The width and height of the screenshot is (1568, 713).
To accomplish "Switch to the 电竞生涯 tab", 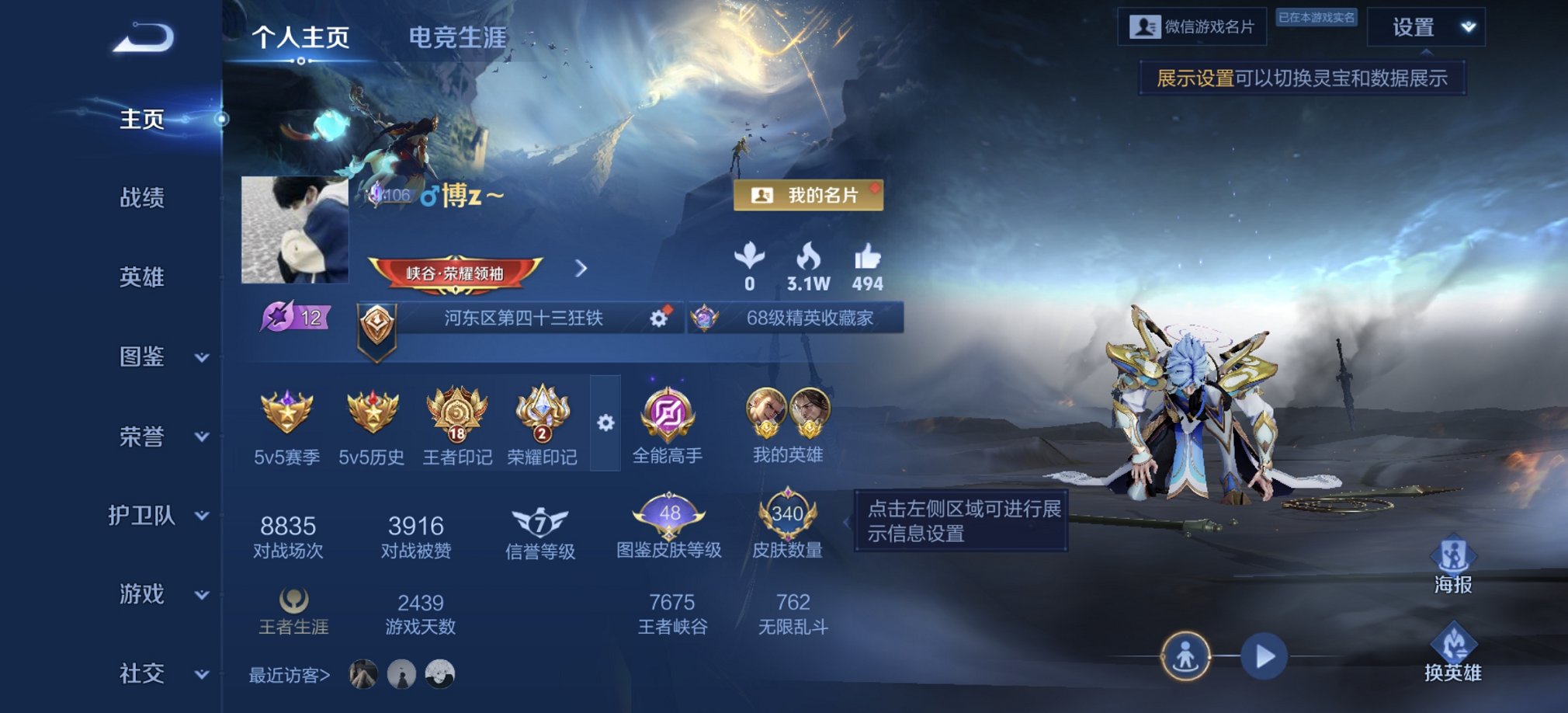I will [458, 36].
